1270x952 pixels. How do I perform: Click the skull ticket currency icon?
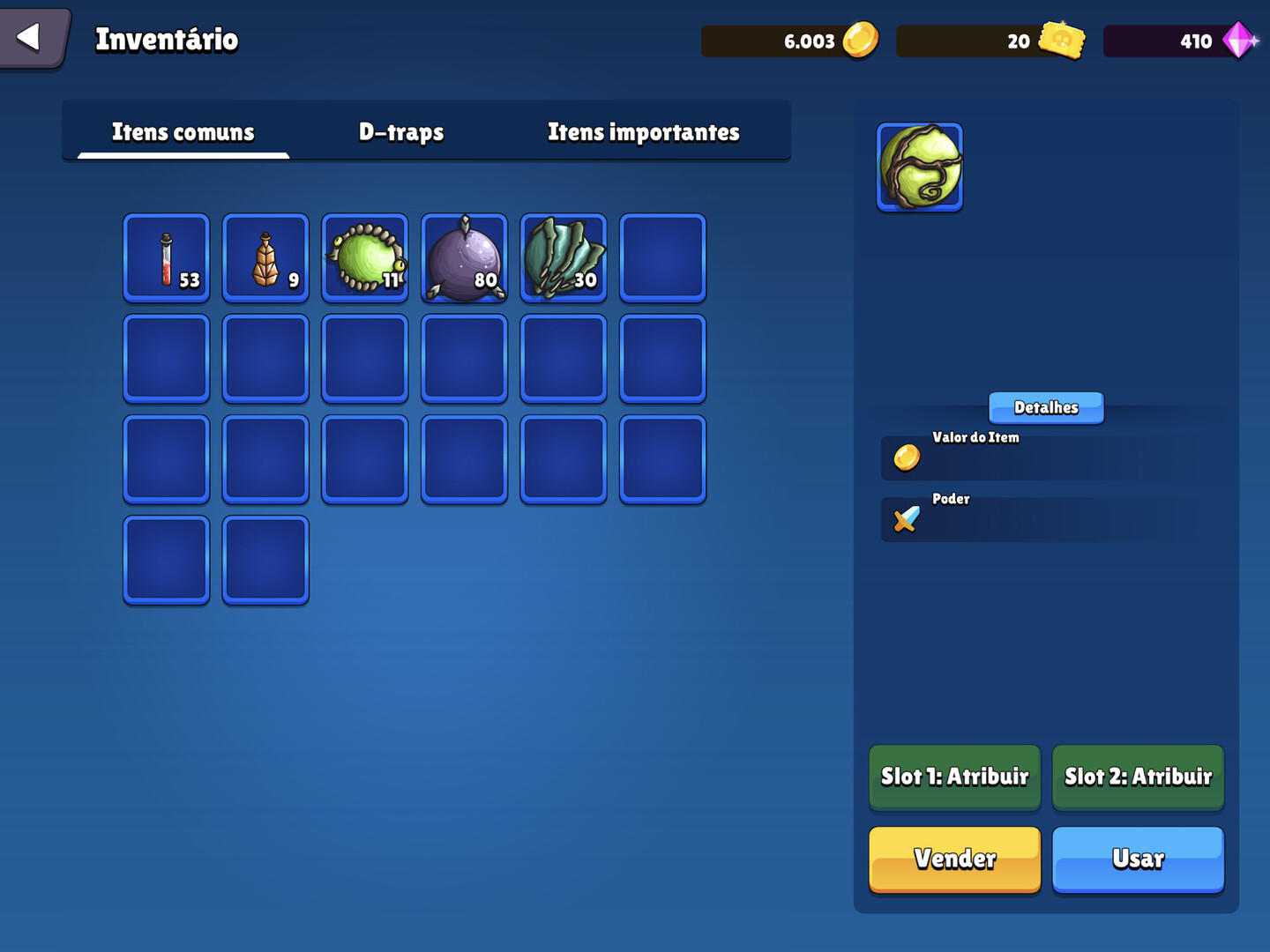1061,40
